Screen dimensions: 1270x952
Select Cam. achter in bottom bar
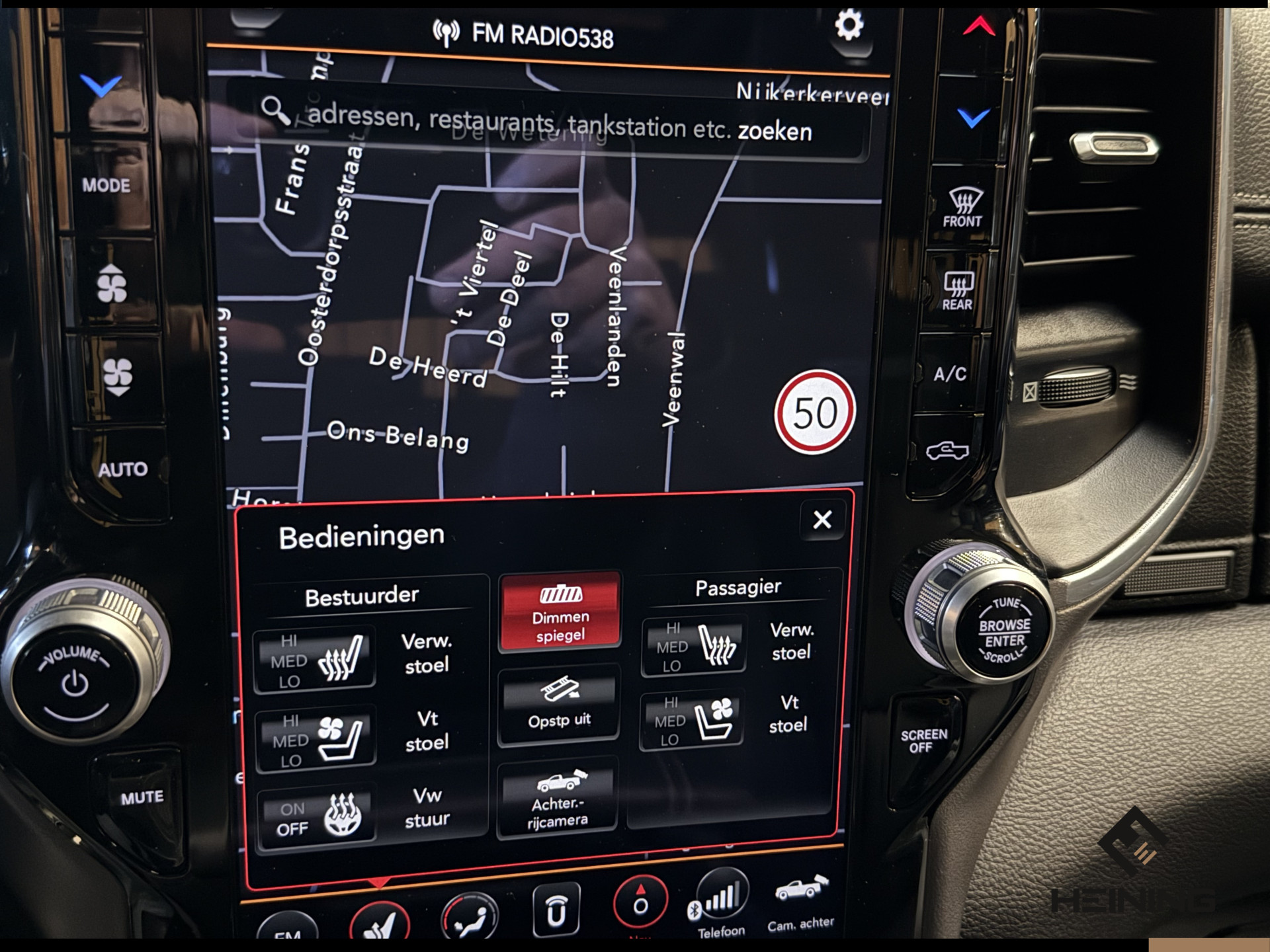[x=801, y=902]
